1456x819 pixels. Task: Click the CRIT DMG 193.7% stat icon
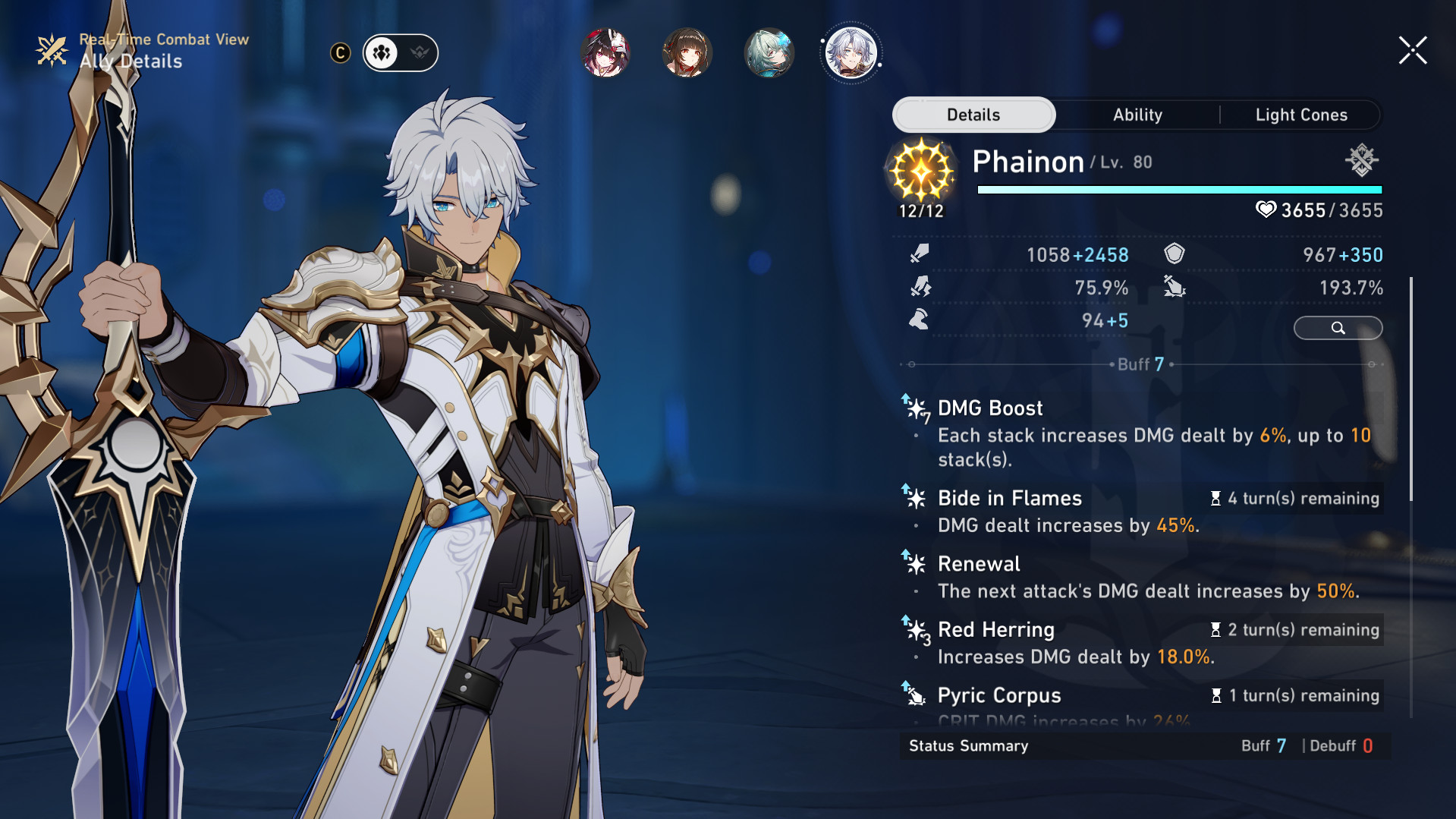tap(1175, 287)
